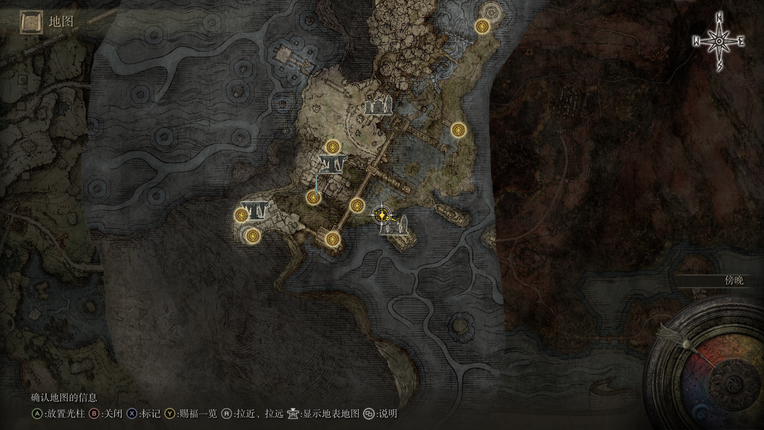The image size is (764, 430).
Task: Choose the grace at the bridge's southwest end
Action: 332,238
